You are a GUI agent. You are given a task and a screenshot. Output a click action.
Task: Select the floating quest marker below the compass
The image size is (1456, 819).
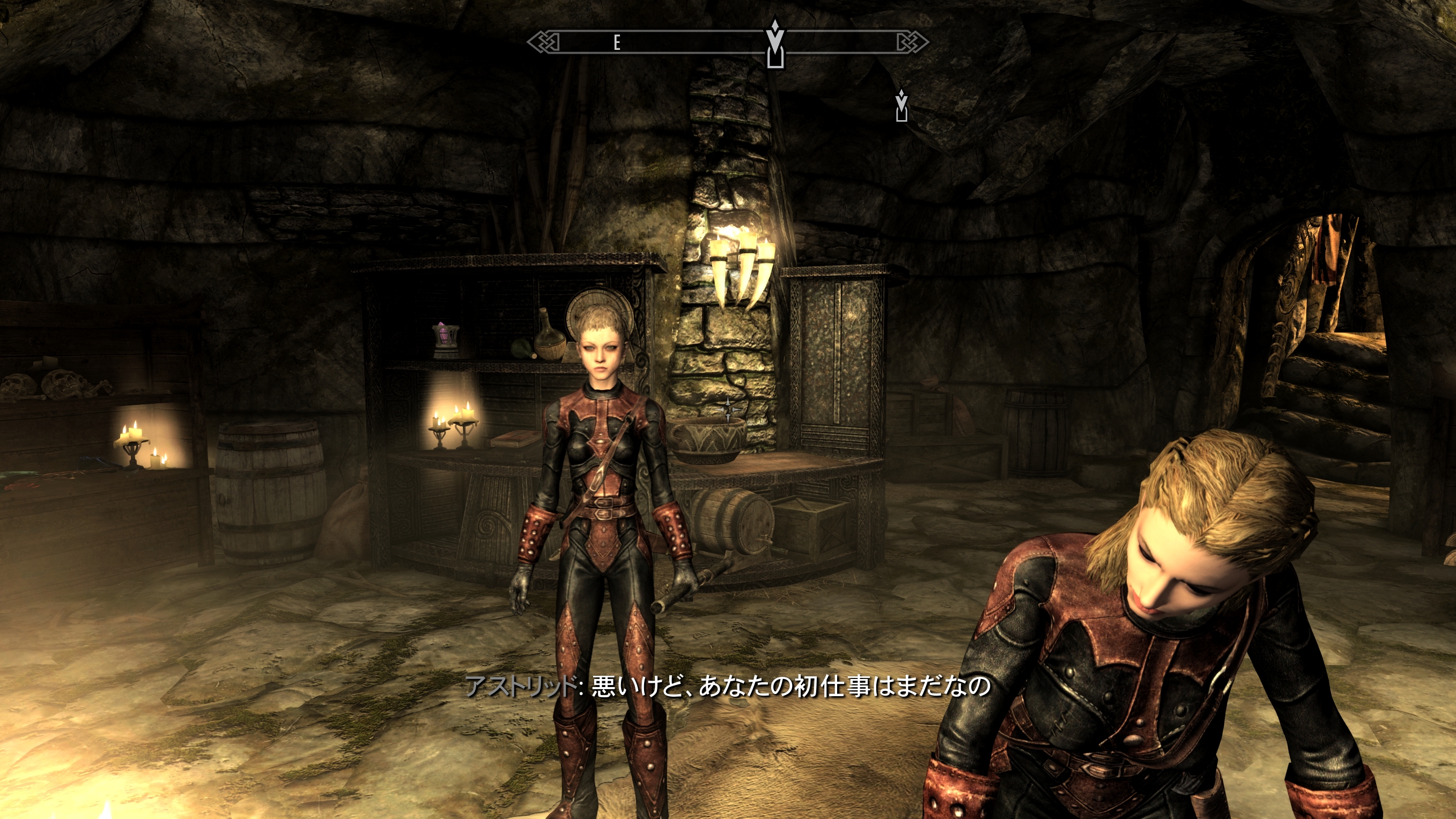(901, 106)
